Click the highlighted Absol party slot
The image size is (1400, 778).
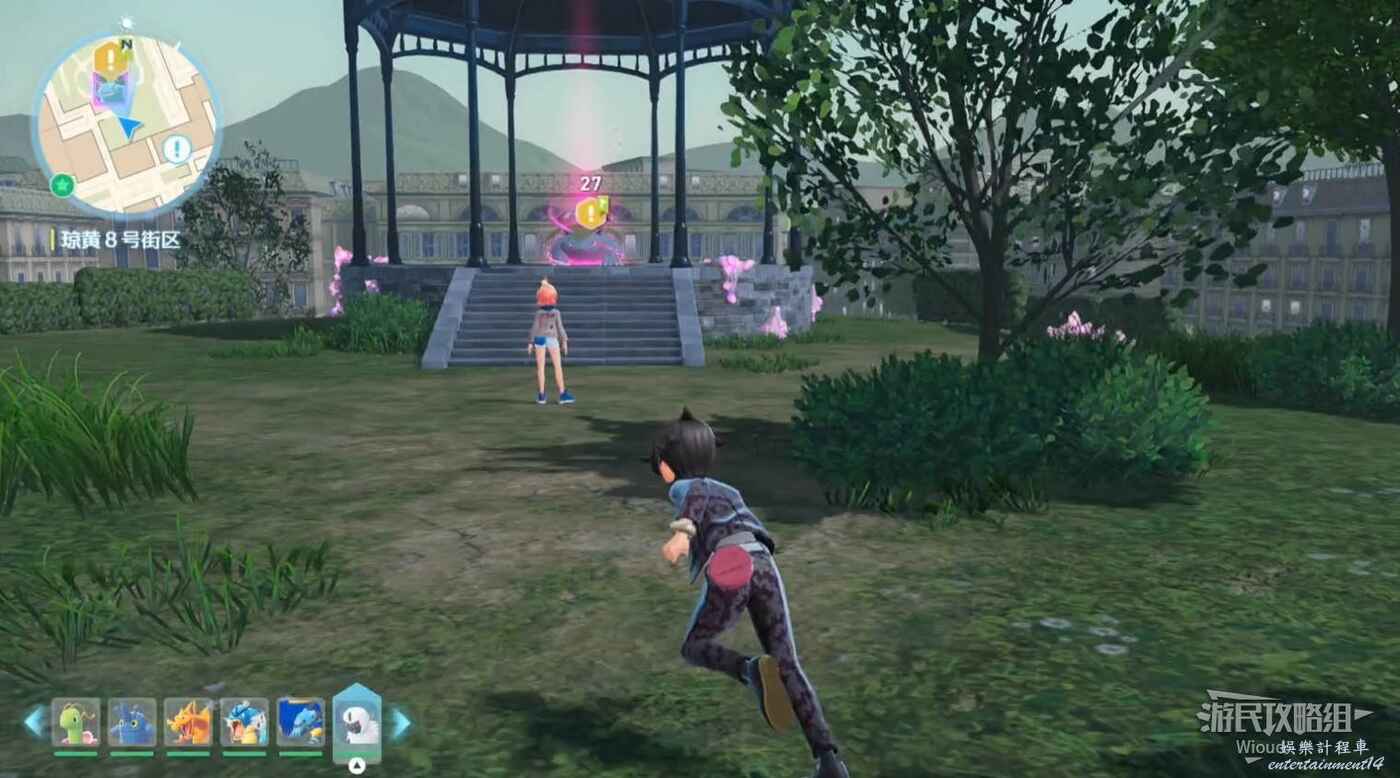357,722
